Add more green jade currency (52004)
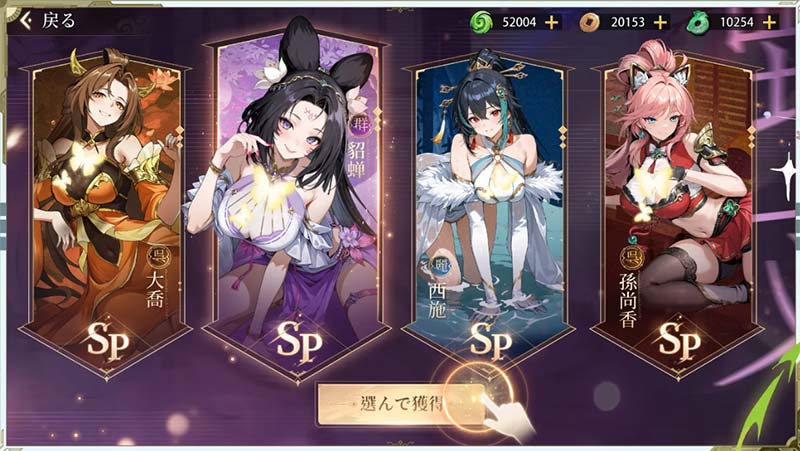Image resolution: width=800 pixels, height=451 pixels. pos(551,21)
